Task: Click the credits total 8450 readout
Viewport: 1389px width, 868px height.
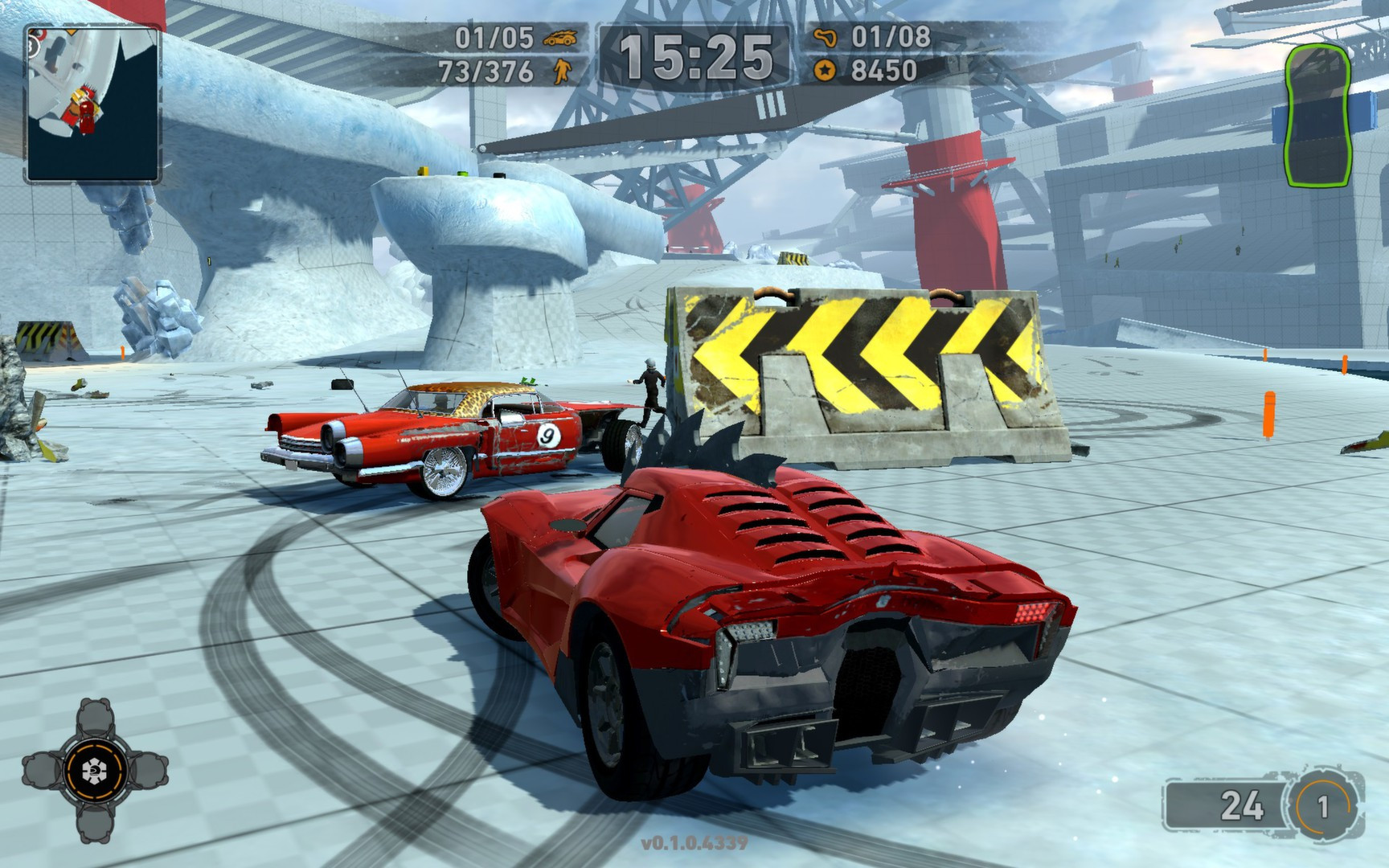Action: pyautogui.click(x=884, y=70)
